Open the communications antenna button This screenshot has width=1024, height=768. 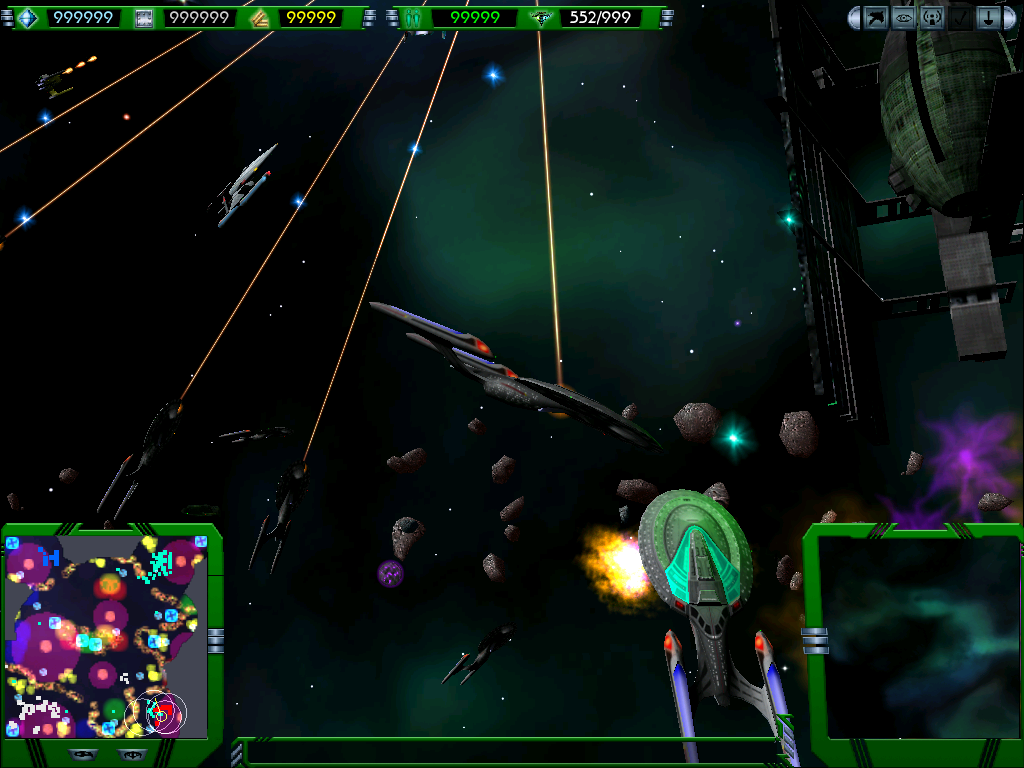tap(932, 18)
